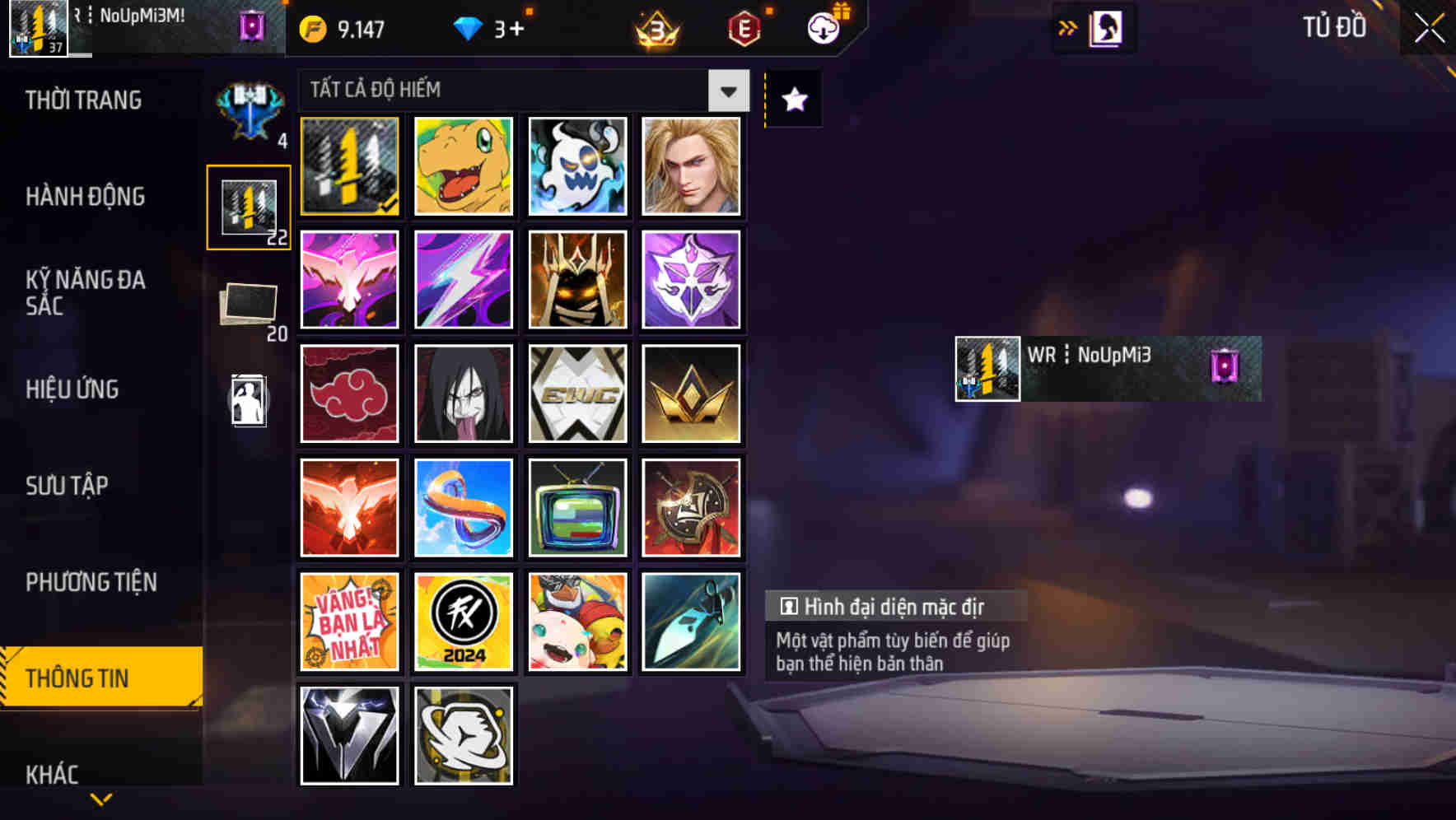The width and height of the screenshot is (1456, 820).
Task: Toggle the star favorites filter
Action: (792, 99)
